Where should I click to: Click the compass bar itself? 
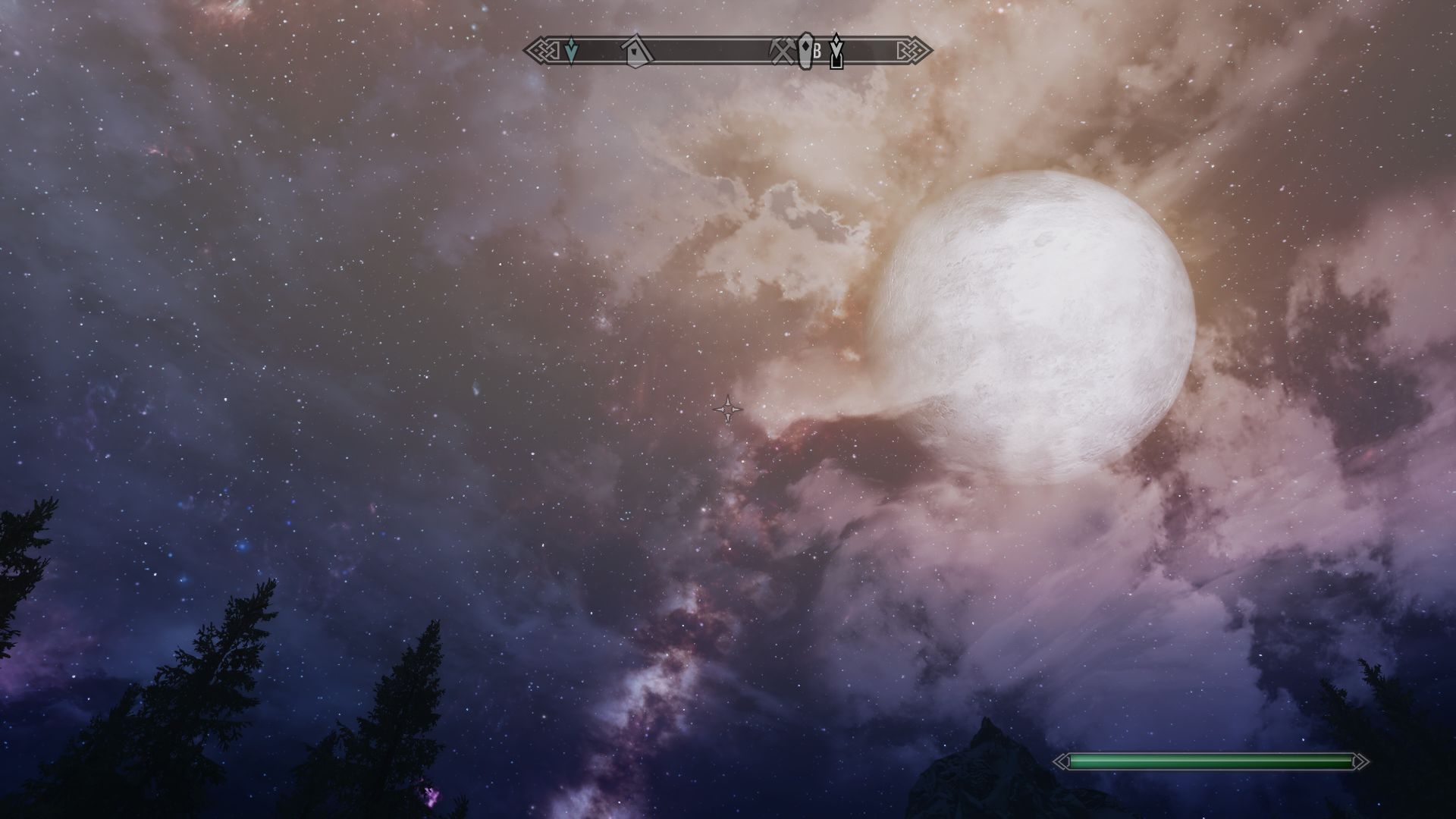(705, 52)
